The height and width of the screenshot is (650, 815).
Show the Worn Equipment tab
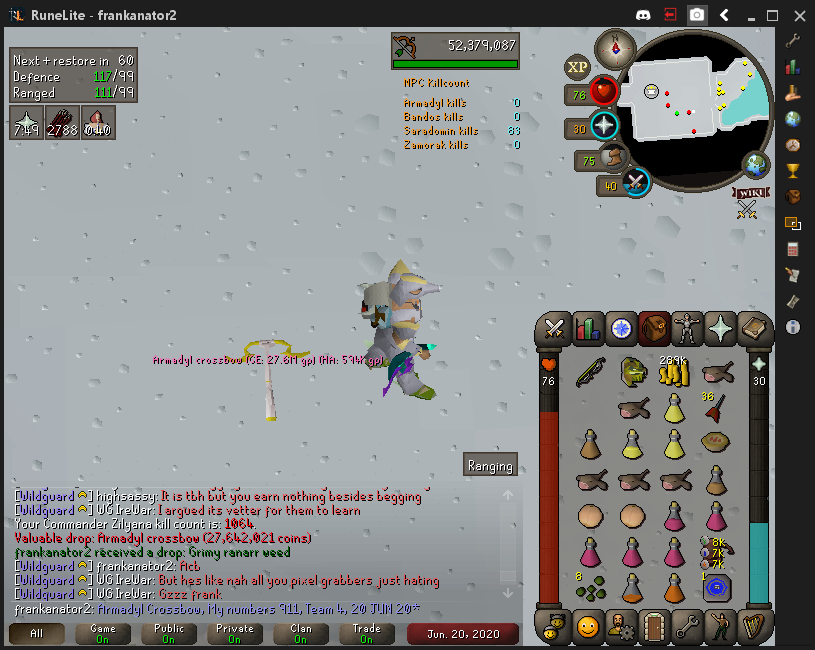pyautogui.click(x=687, y=328)
